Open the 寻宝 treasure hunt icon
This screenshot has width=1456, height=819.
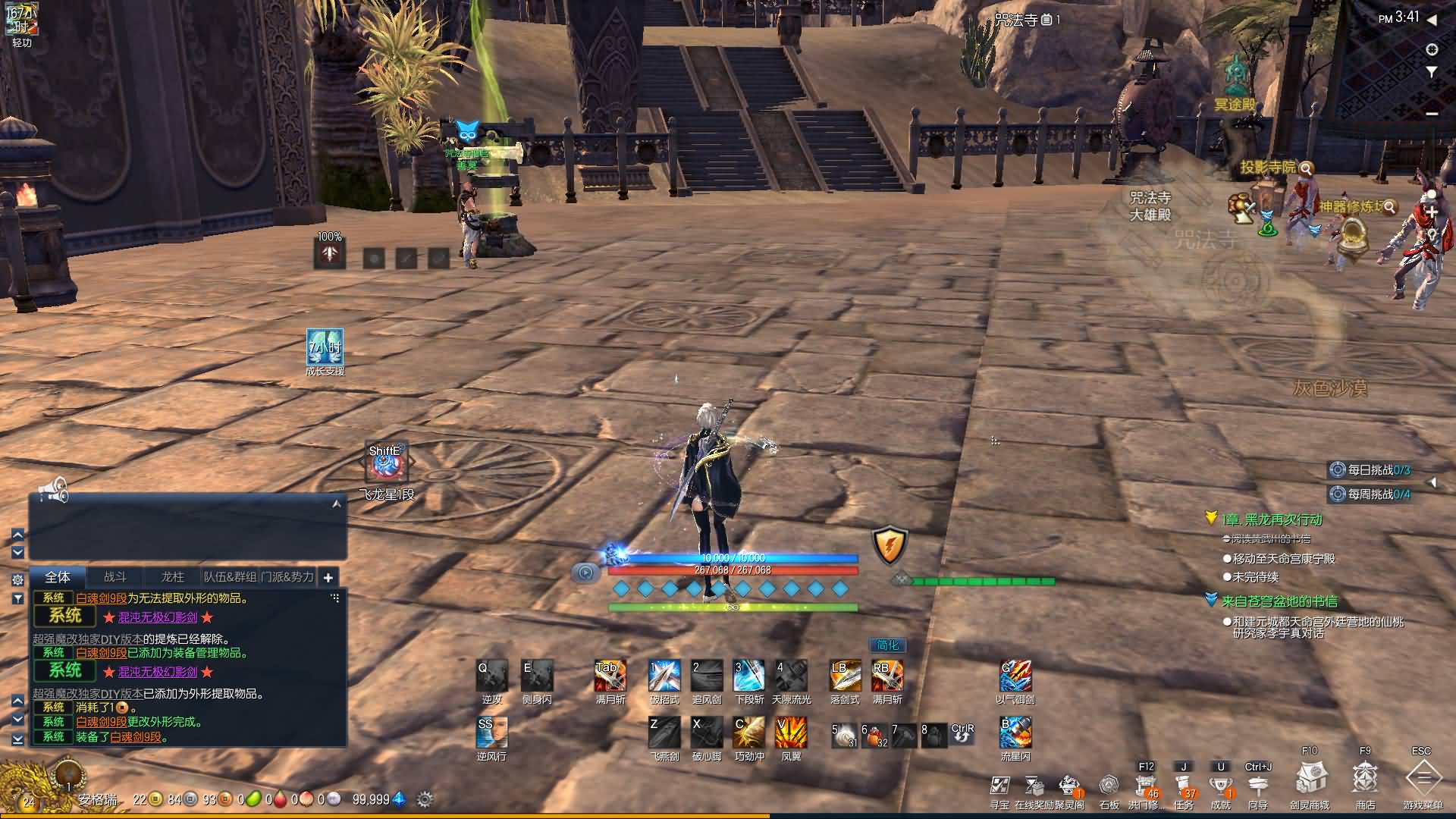[999, 785]
